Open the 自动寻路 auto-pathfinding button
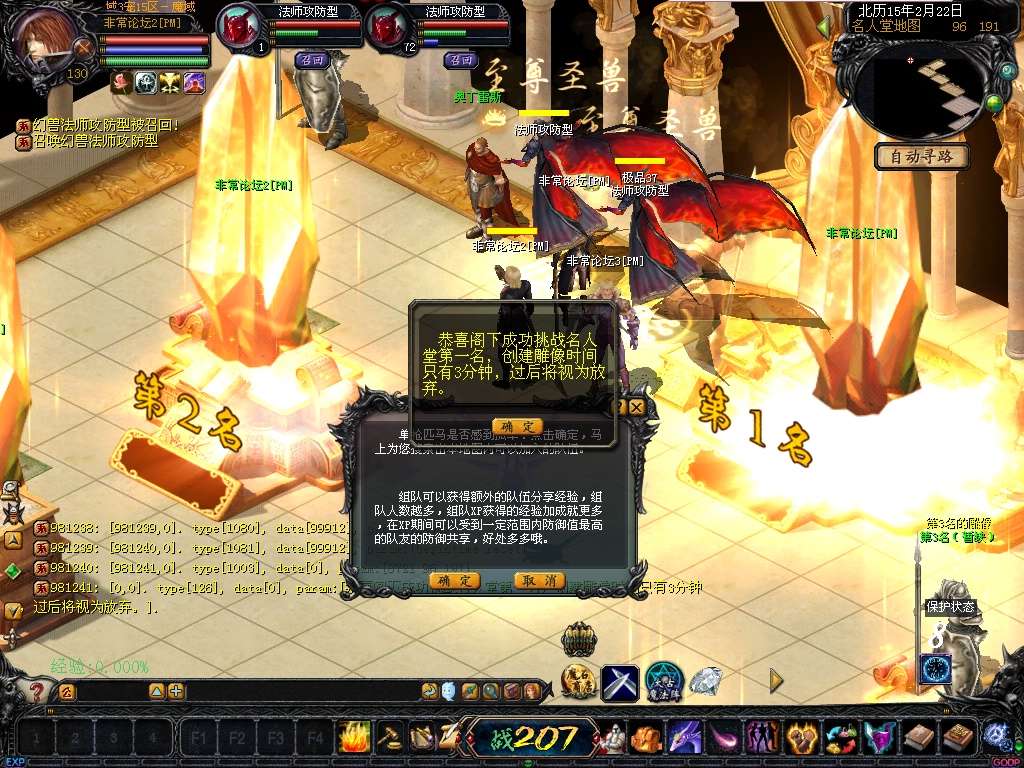 click(x=921, y=157)
